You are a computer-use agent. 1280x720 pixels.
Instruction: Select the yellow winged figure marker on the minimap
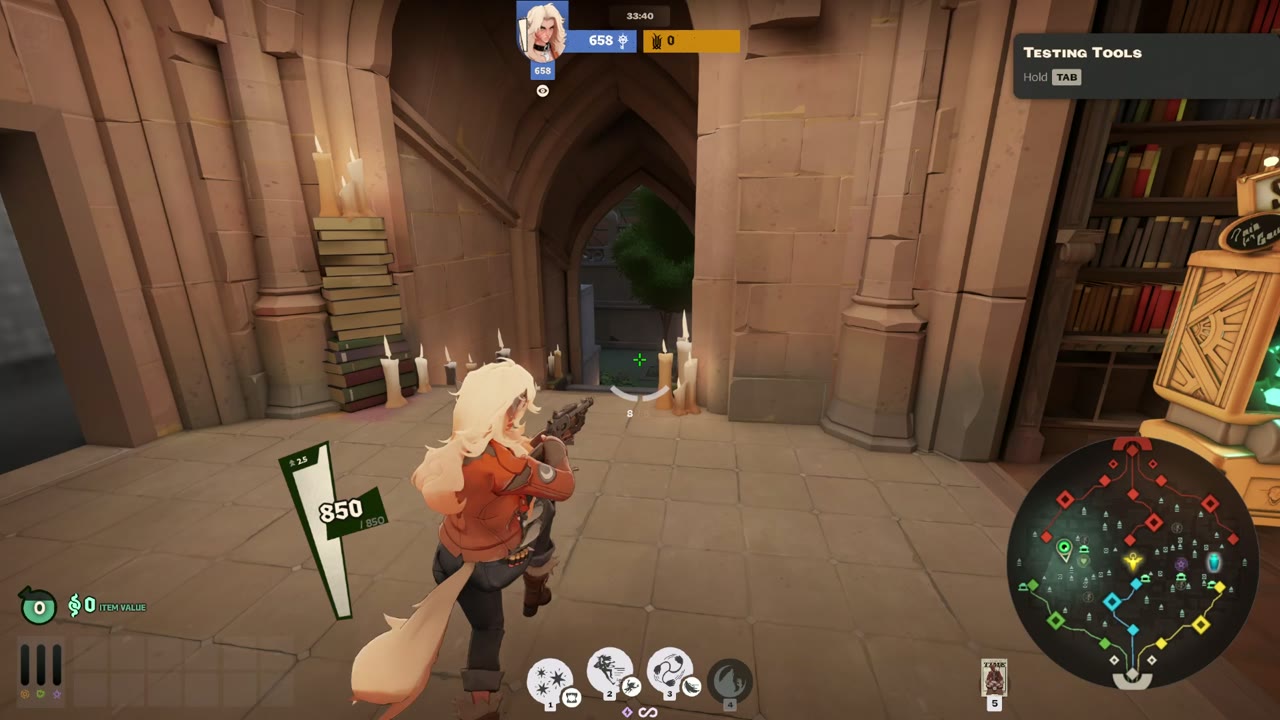click(x=1133, y=561)
